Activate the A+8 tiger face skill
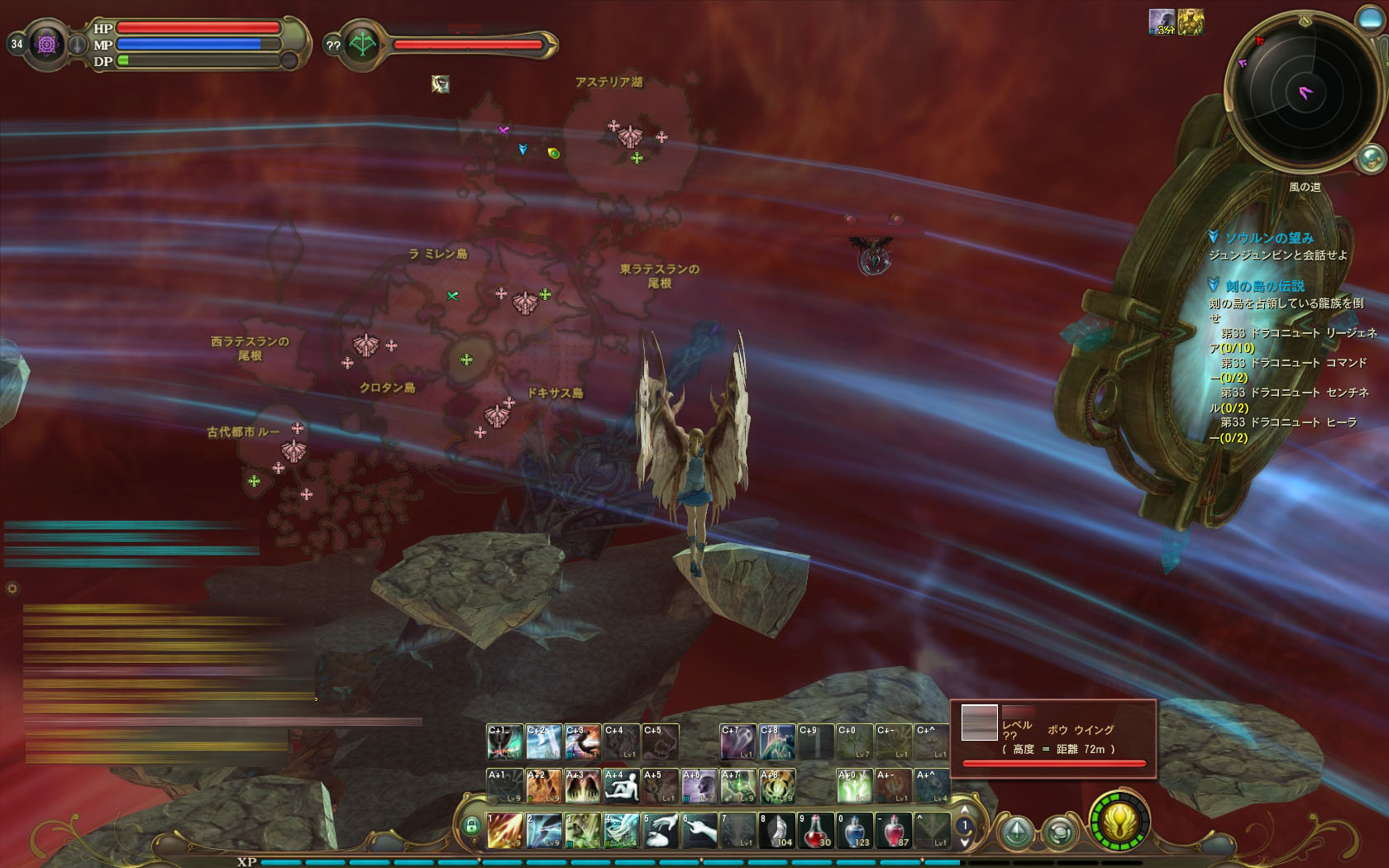This screenshot has height=868, width=1389. [x=777, y=786]
